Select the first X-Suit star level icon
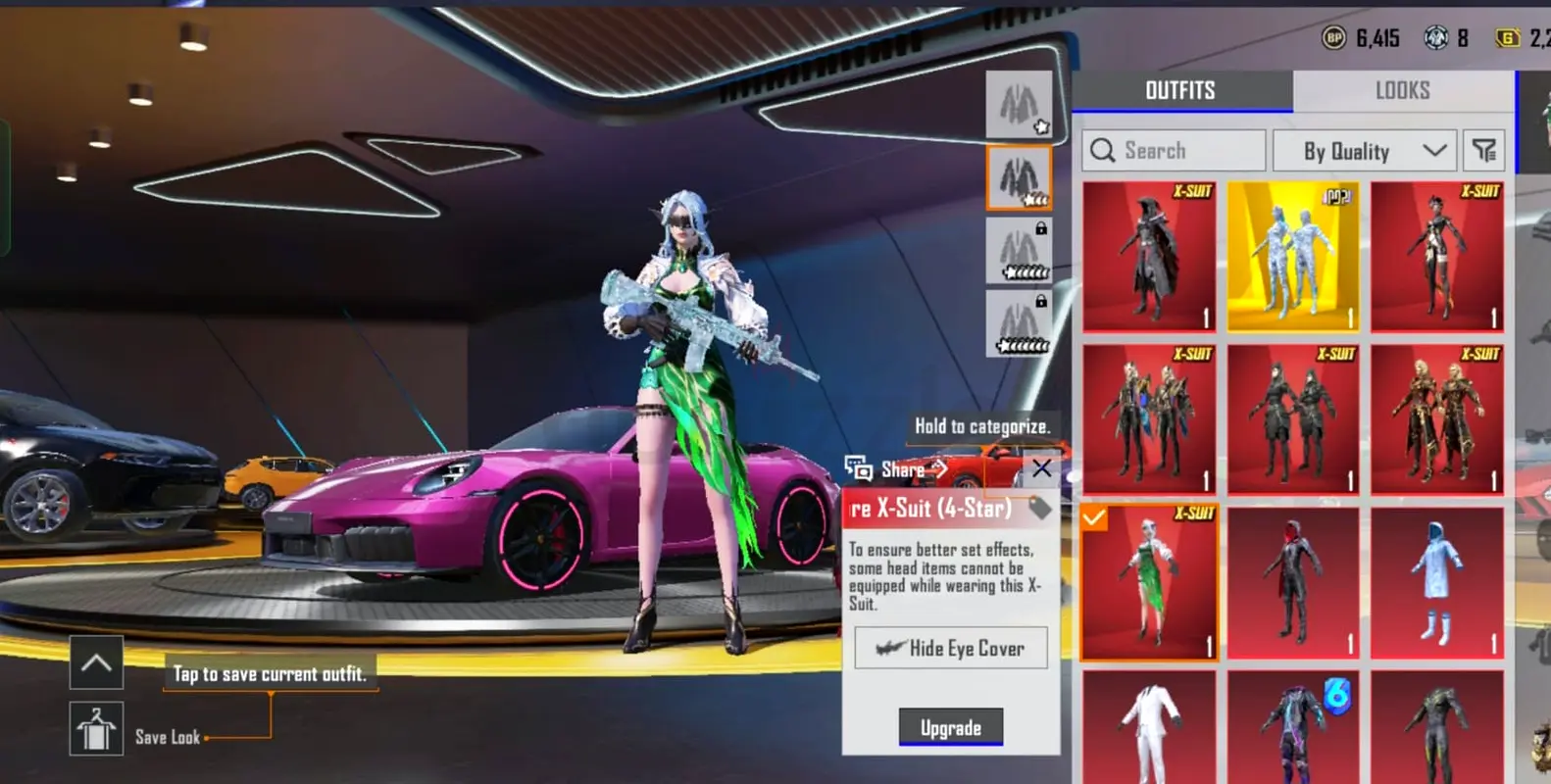Screen dimensions: 1551x784 tap(1019, 104)
